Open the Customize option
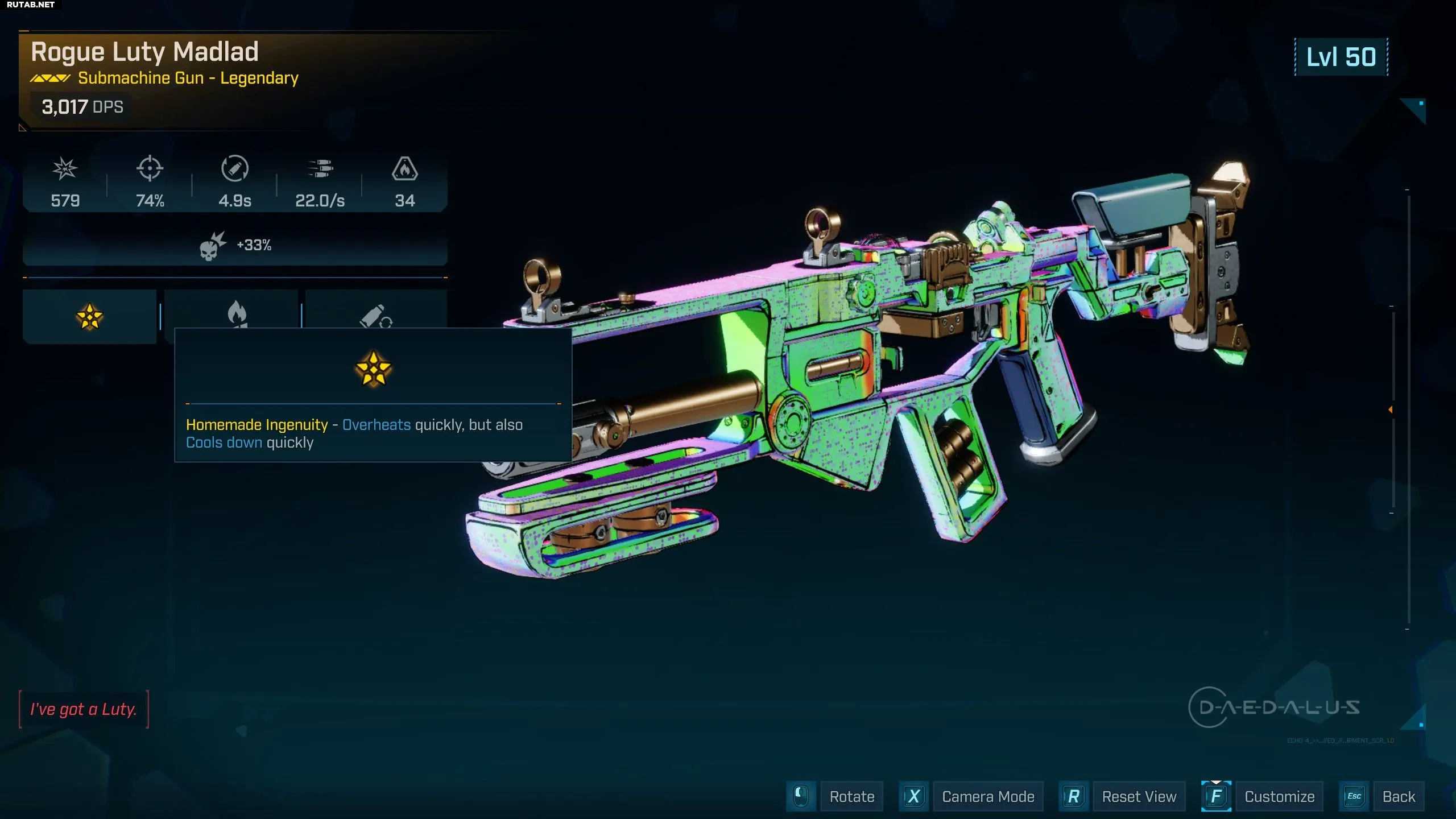The width and height of the screenshot is (1456, 819). (x=1279, y=796)
